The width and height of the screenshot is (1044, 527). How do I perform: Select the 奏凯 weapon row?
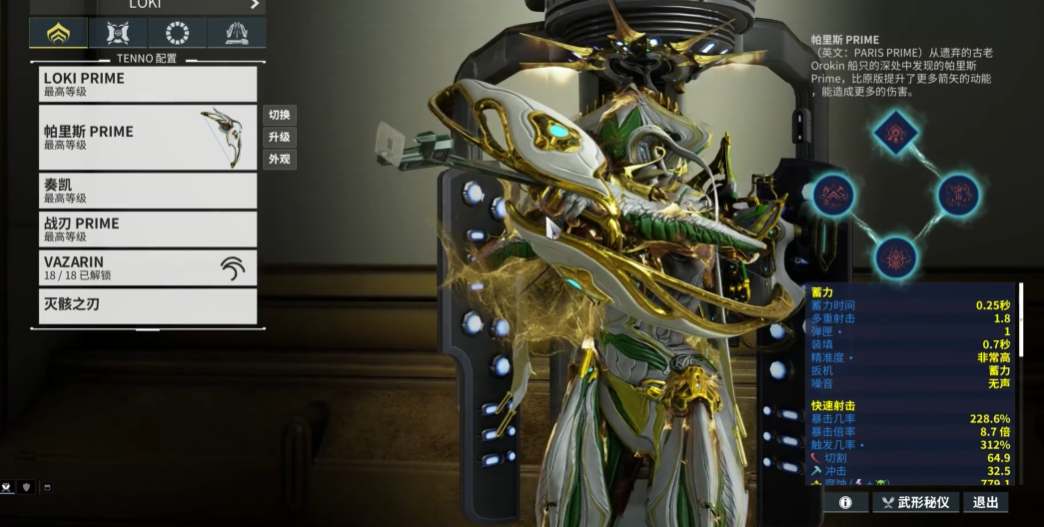coord(148,191)
